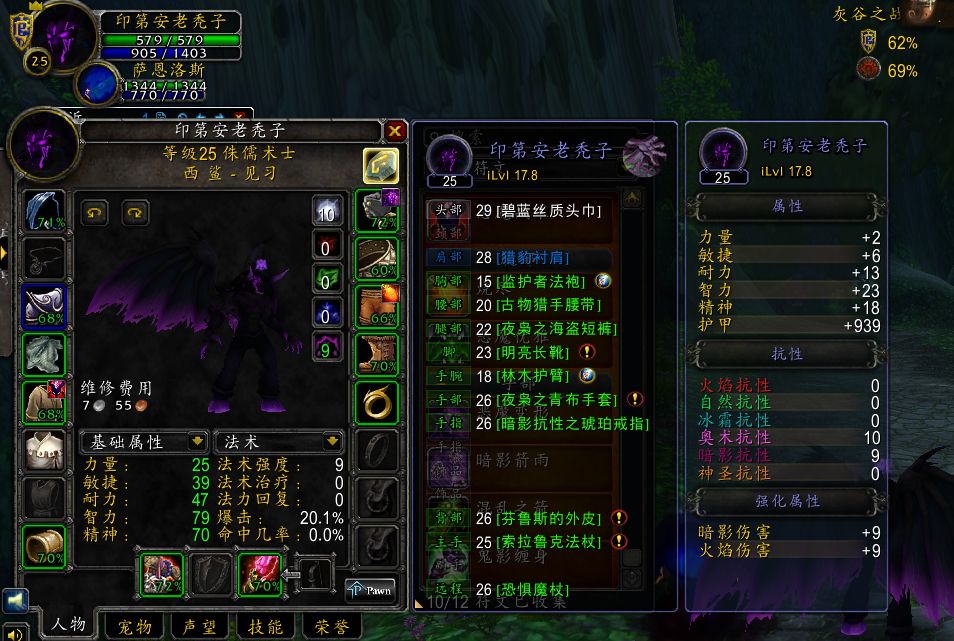Open the 基础属性 stats dropdown

(198, 441)
